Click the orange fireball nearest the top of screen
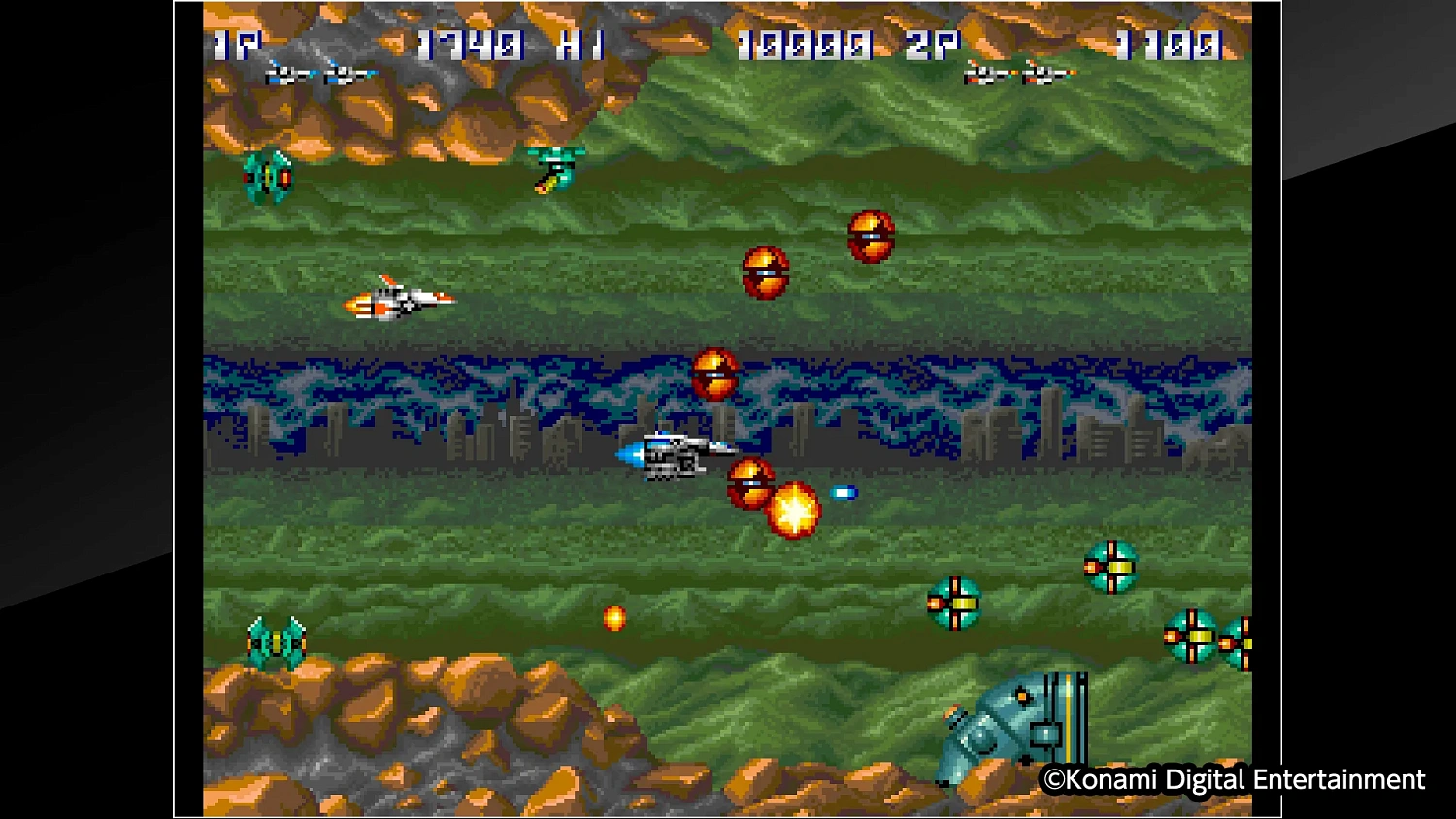1456x819 pixels. [x=871, y=236]
